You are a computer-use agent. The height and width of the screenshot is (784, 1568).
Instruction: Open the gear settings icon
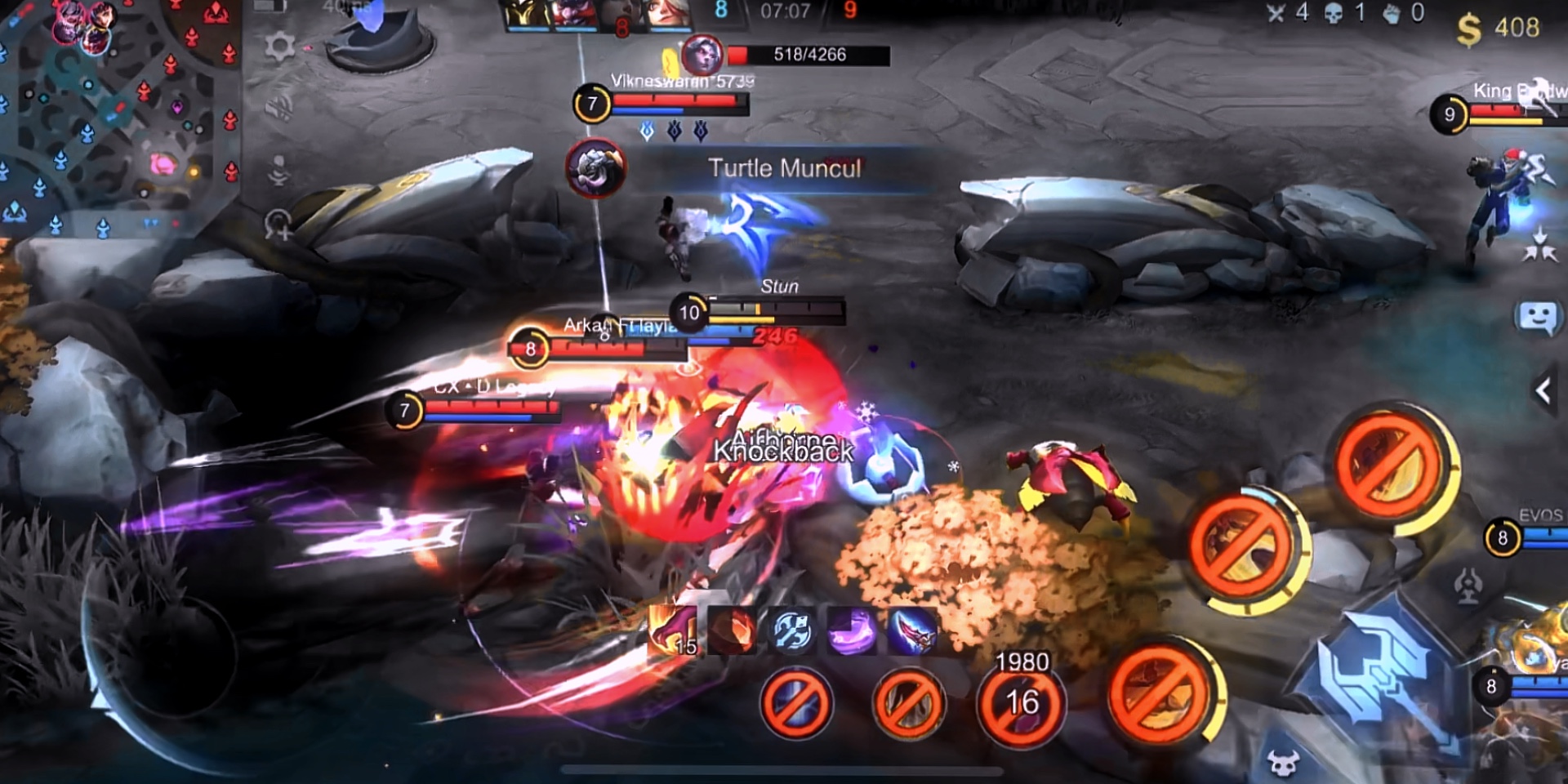pyautogui.click(x=279, y=47)
